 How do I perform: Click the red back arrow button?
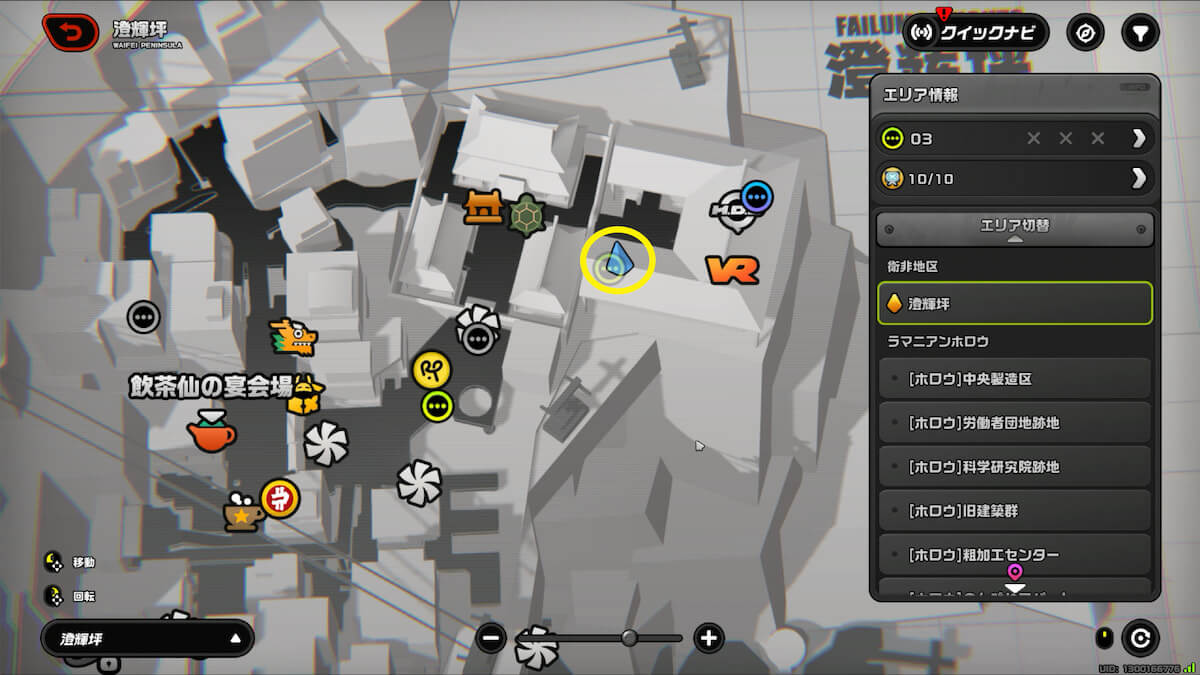[x=70, y=33]
